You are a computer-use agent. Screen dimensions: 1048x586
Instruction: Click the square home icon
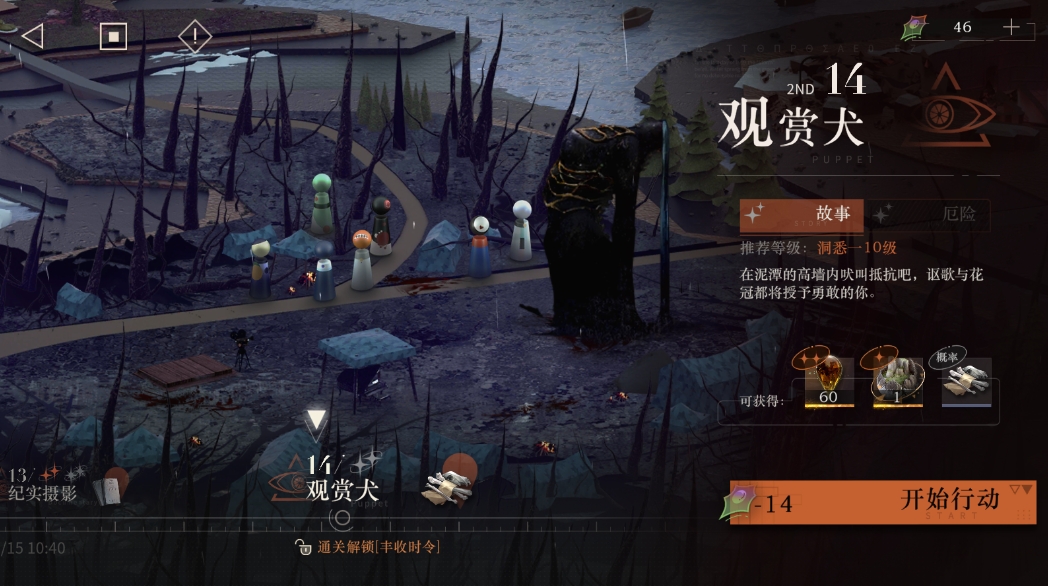(x=113, y=37)
